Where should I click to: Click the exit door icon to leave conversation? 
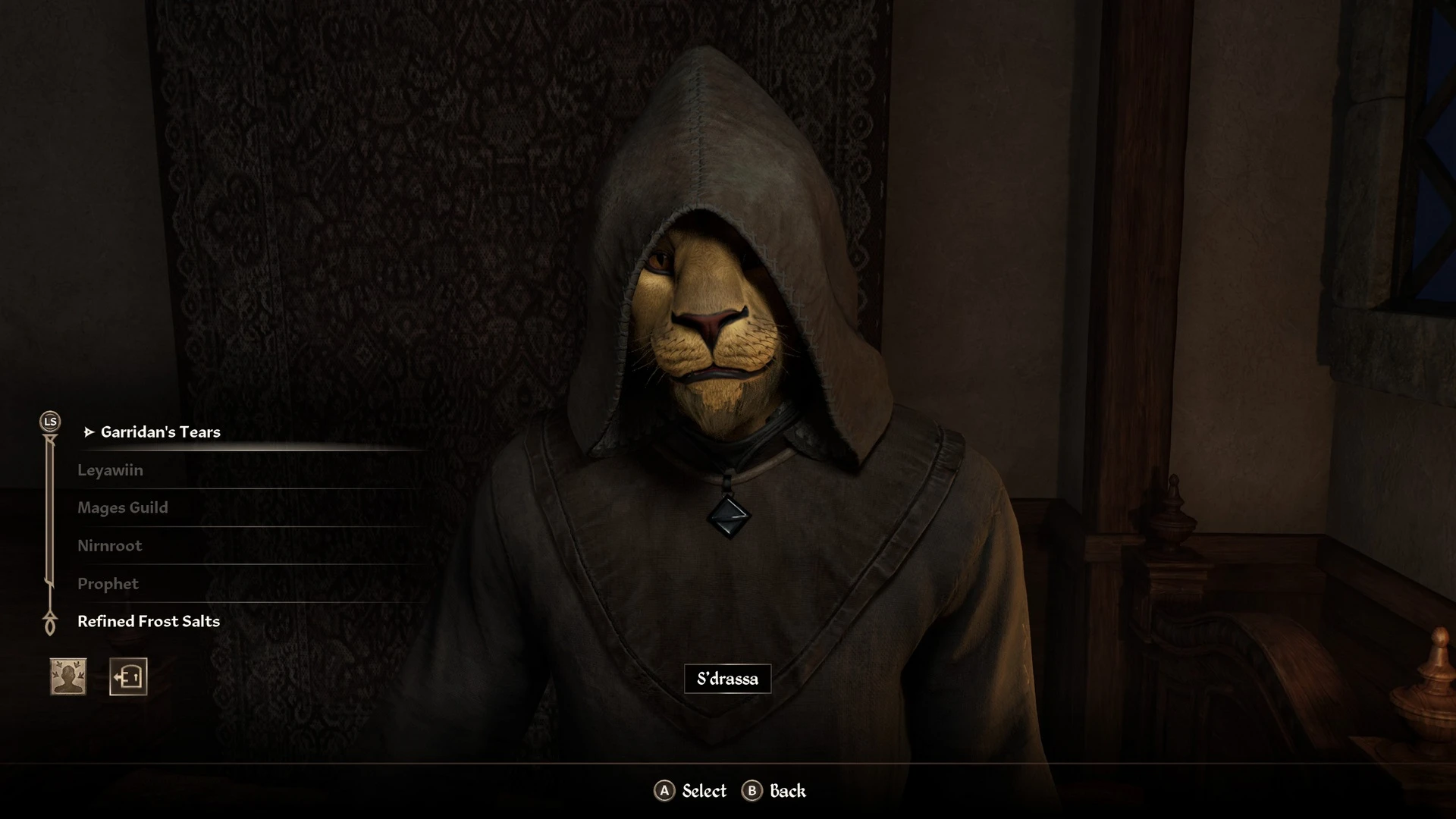[x=129, y=676]
